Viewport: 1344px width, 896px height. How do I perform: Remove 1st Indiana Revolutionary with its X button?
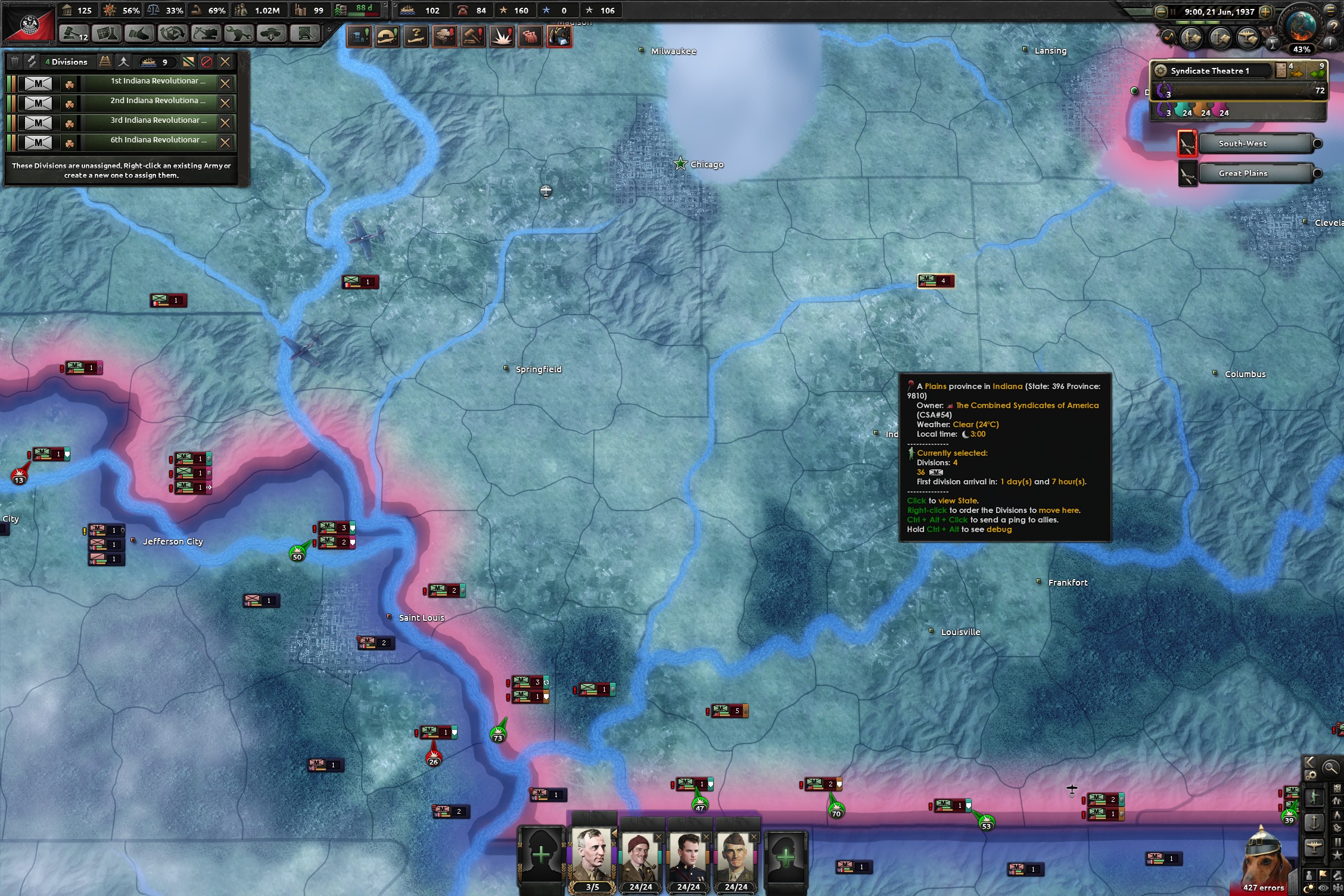[225, 83]
